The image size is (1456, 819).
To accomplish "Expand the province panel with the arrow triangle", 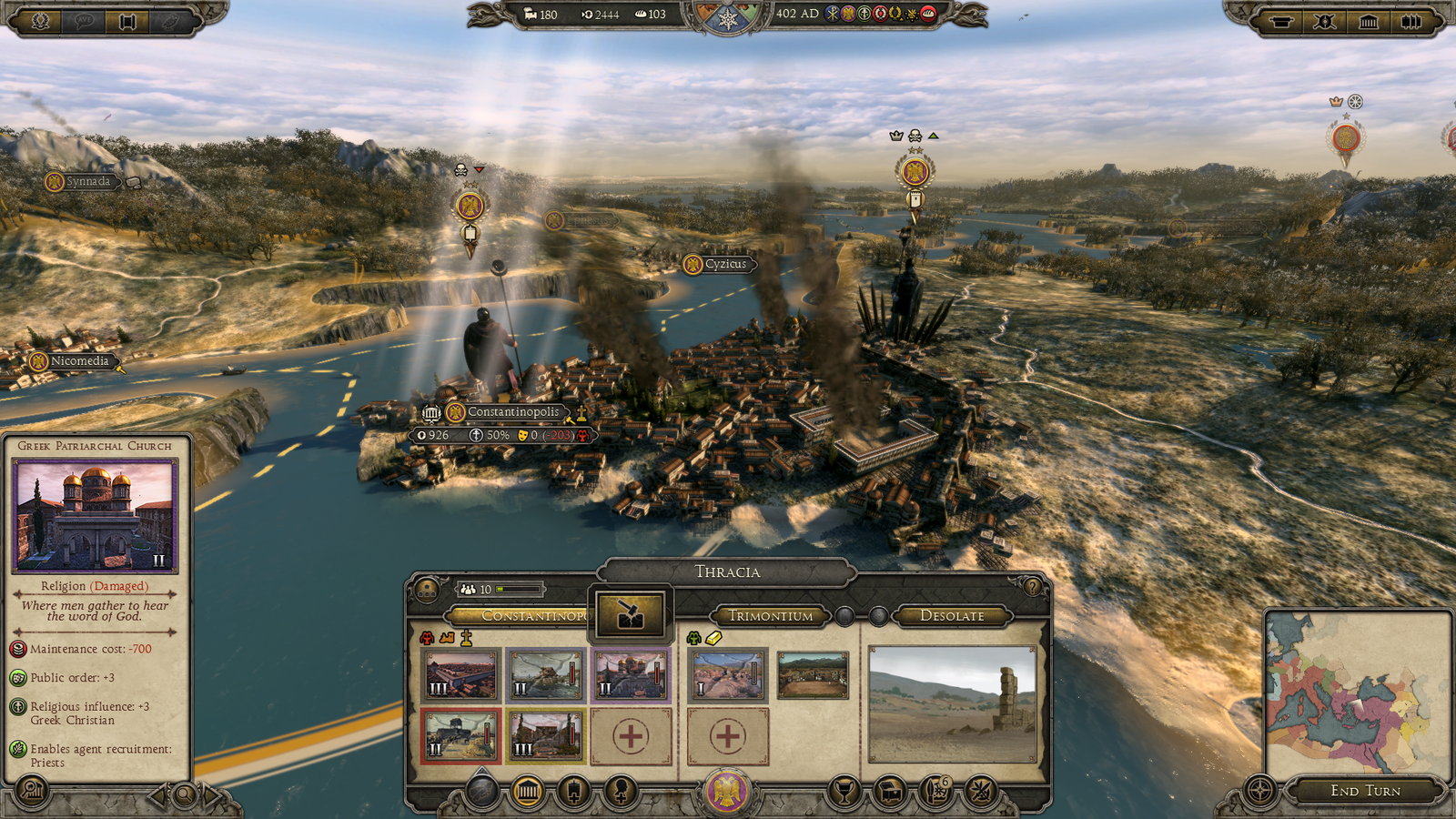I will [x=480, y=772].
